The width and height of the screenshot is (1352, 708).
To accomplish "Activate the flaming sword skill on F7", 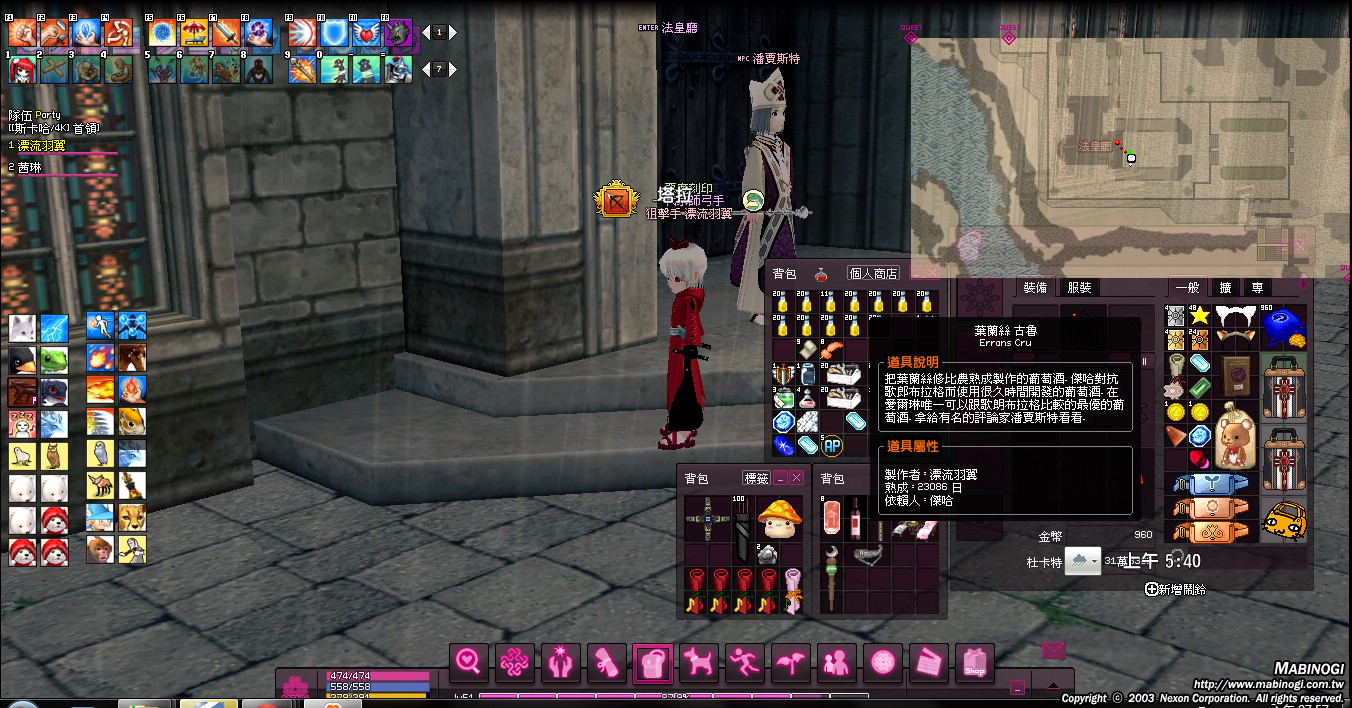I will click(x=226, y=33).
